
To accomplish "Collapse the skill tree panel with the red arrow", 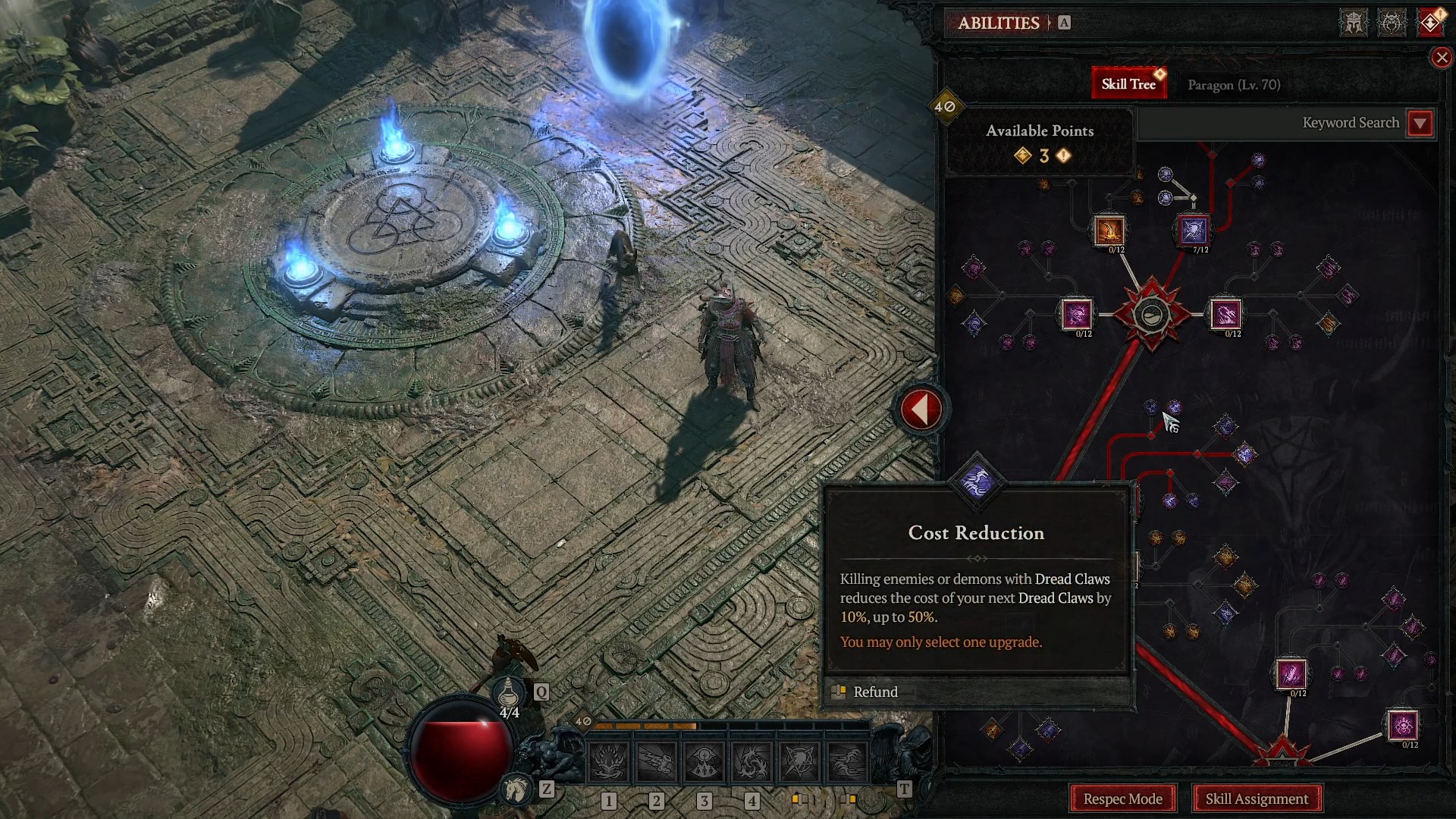I will [921, 408].
